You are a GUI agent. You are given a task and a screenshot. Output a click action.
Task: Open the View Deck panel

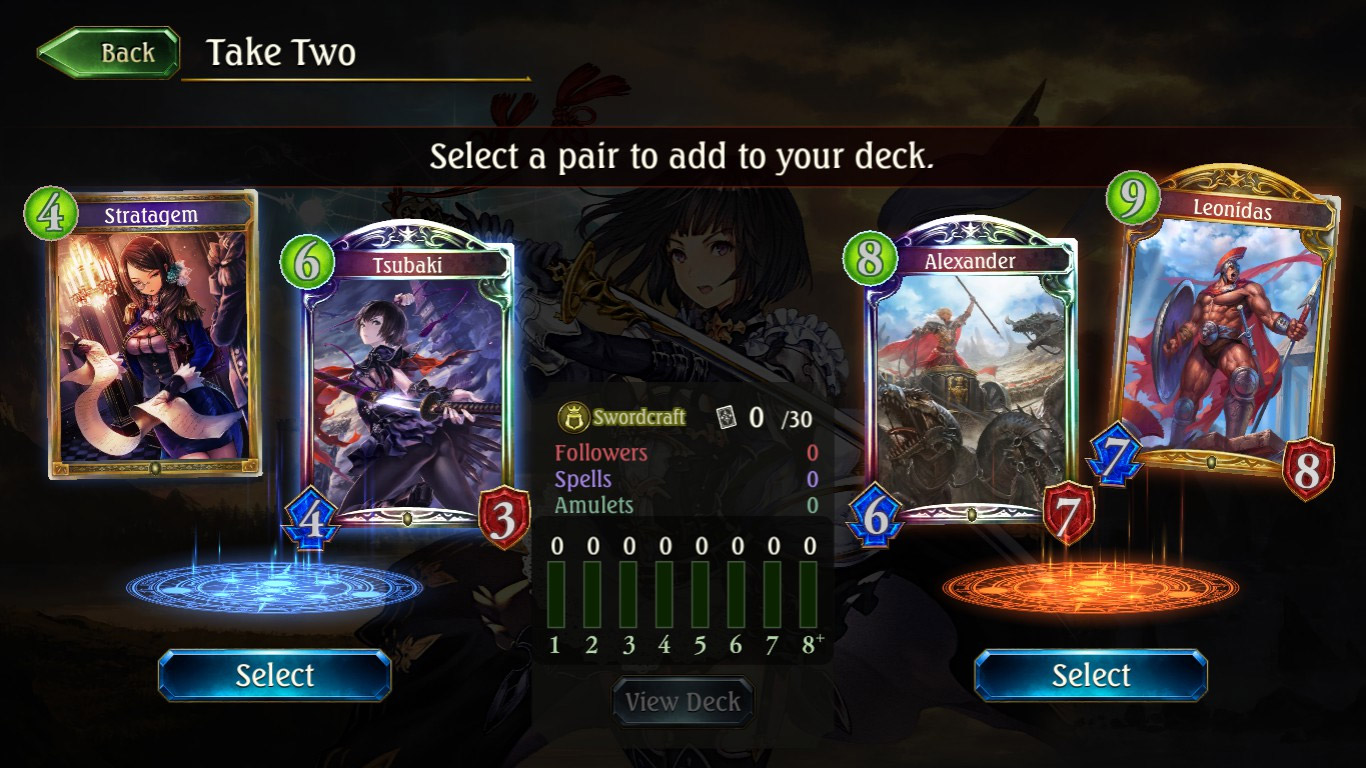point(683,702)
